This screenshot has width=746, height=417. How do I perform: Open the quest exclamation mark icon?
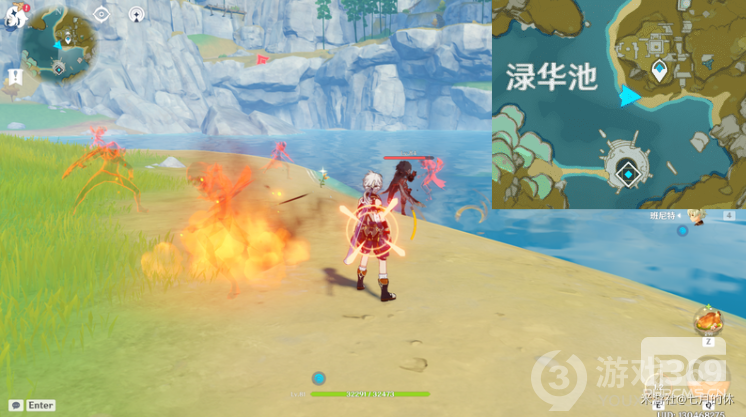click(x=15, y=76)
